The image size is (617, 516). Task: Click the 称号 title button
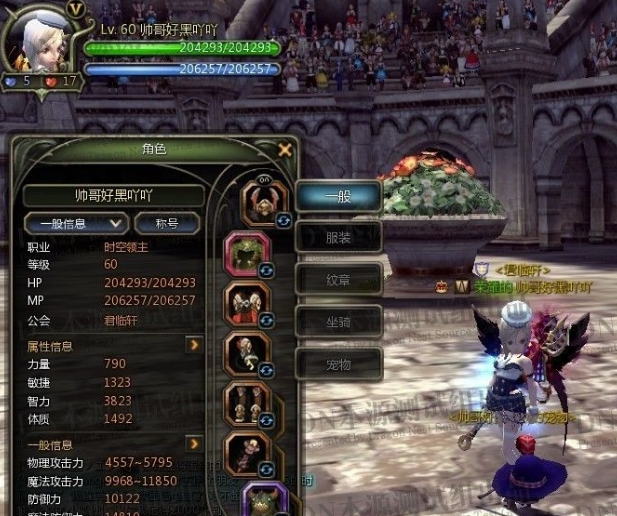coord(167,223)
